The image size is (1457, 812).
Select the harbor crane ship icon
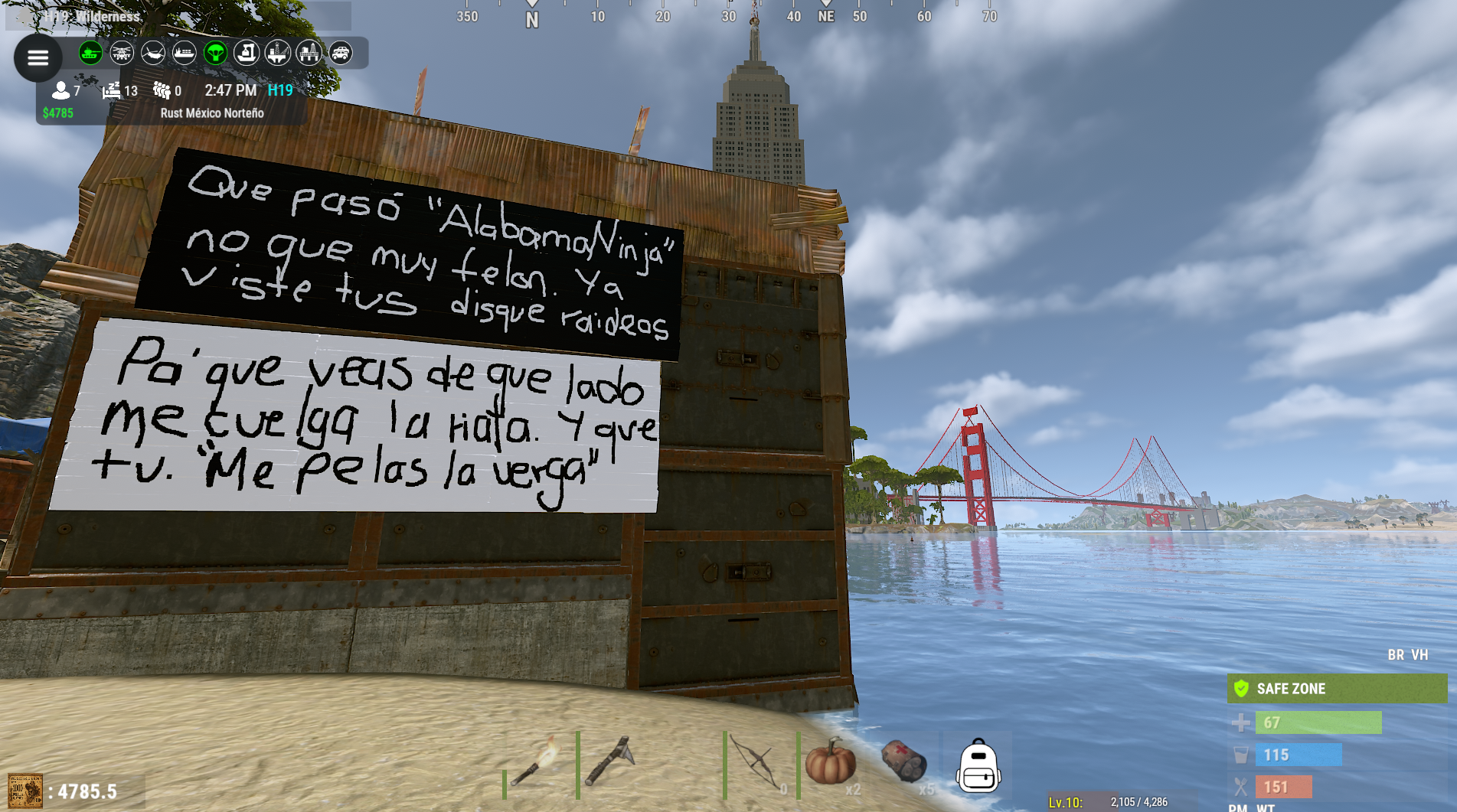(x=247, y=53)
